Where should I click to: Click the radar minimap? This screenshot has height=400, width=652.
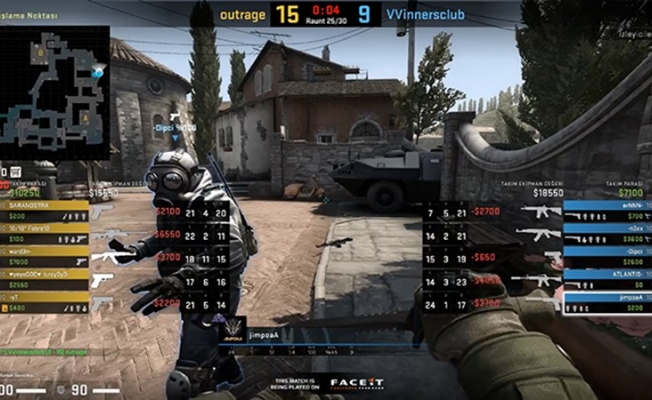[x=55, y=90]
